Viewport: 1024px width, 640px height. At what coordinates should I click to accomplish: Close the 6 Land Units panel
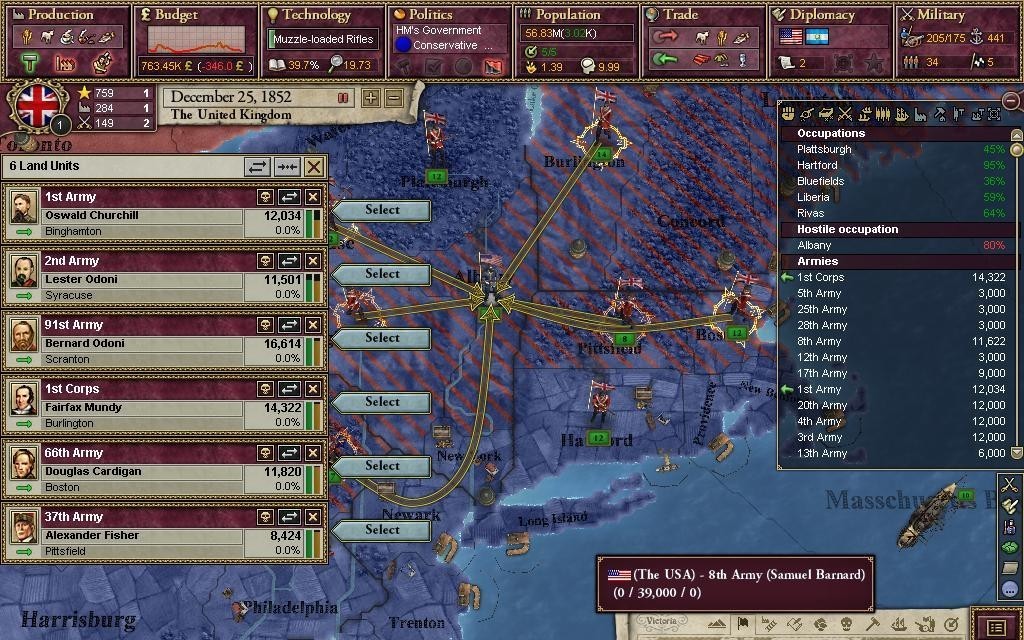[314, 167]
